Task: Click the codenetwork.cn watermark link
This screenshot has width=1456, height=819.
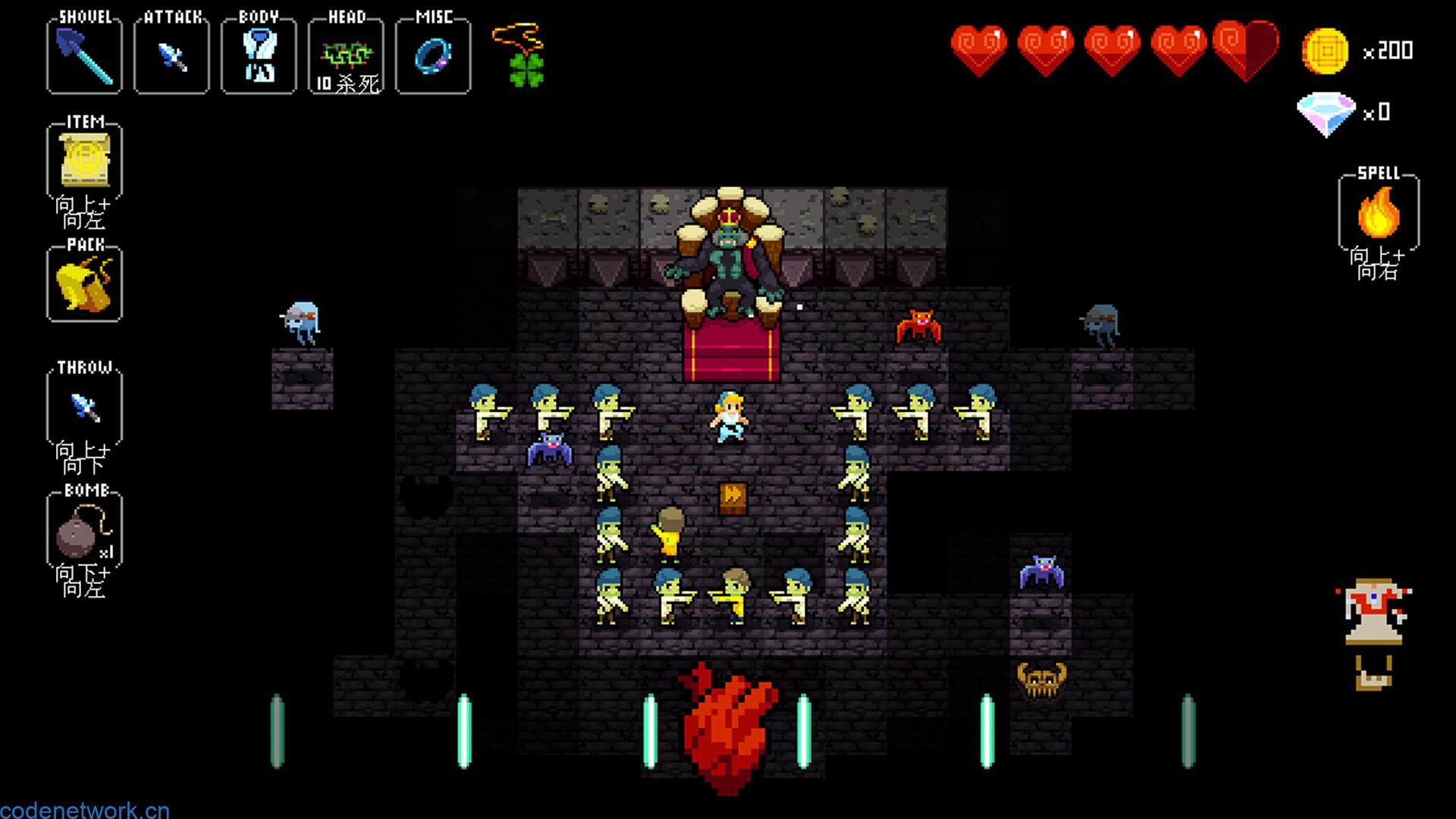Action: pos(85,808)
